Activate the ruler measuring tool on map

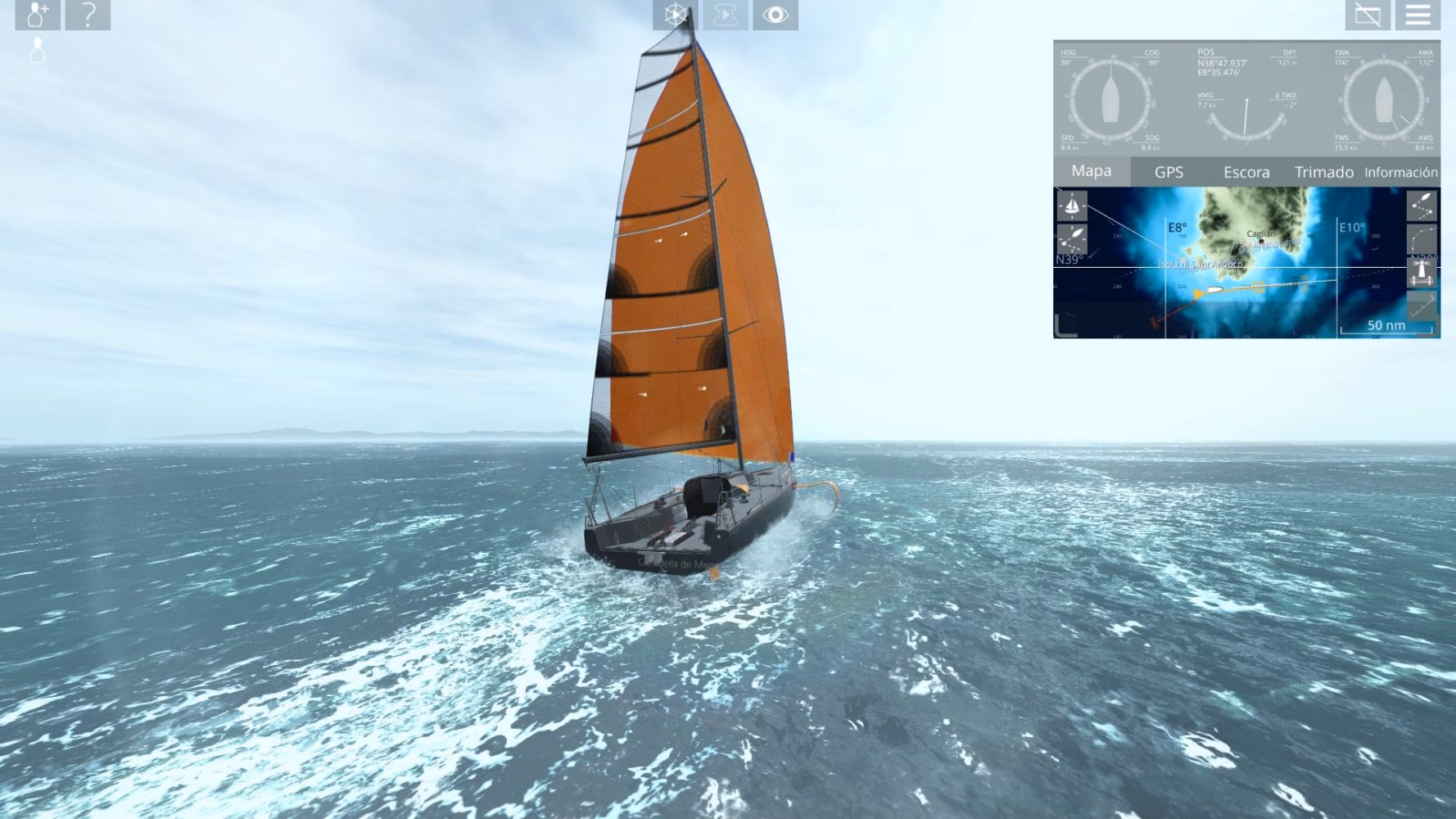coord(1422,305)
